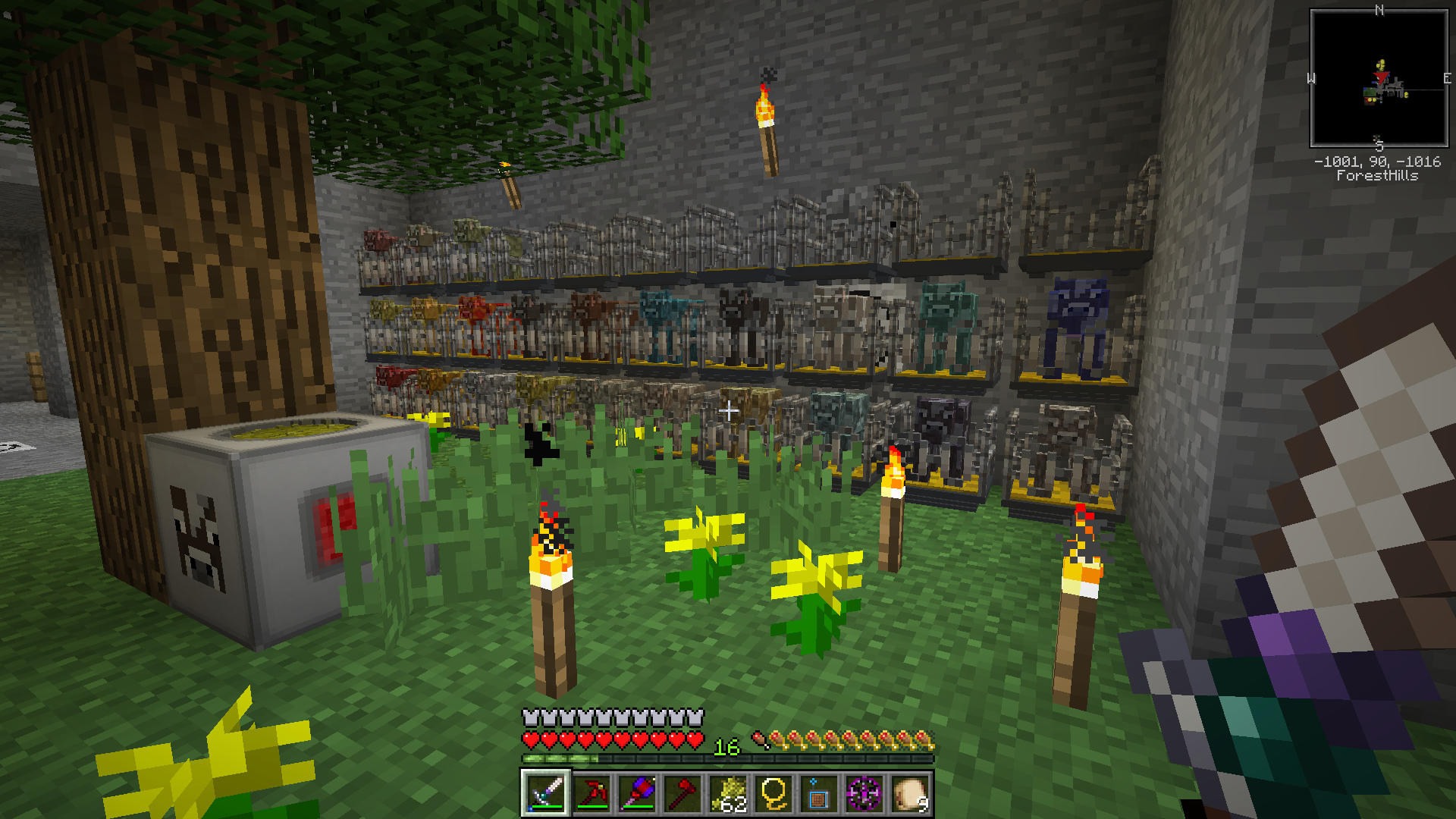Select the red axe hotbar slot

[682, 793]
